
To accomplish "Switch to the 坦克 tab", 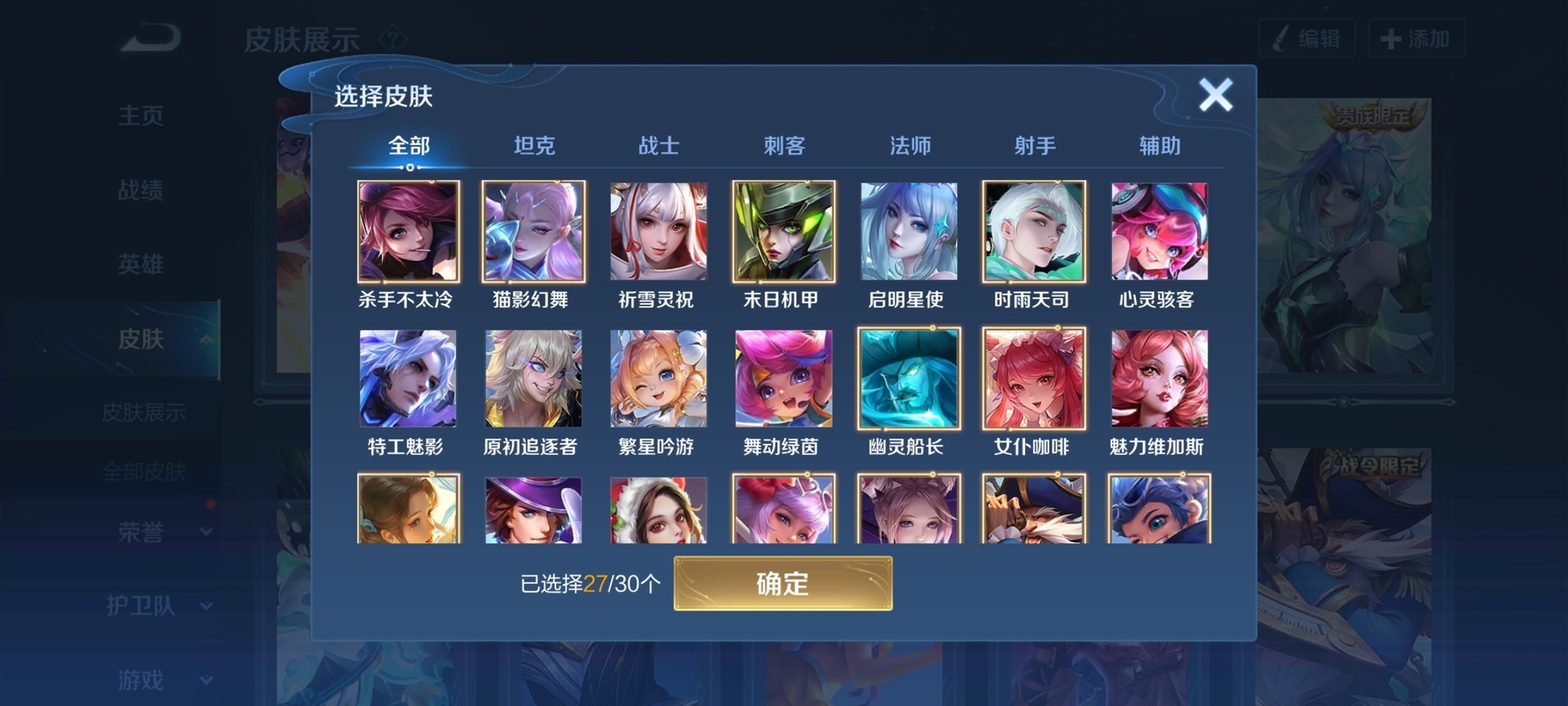I will point(533,145).
